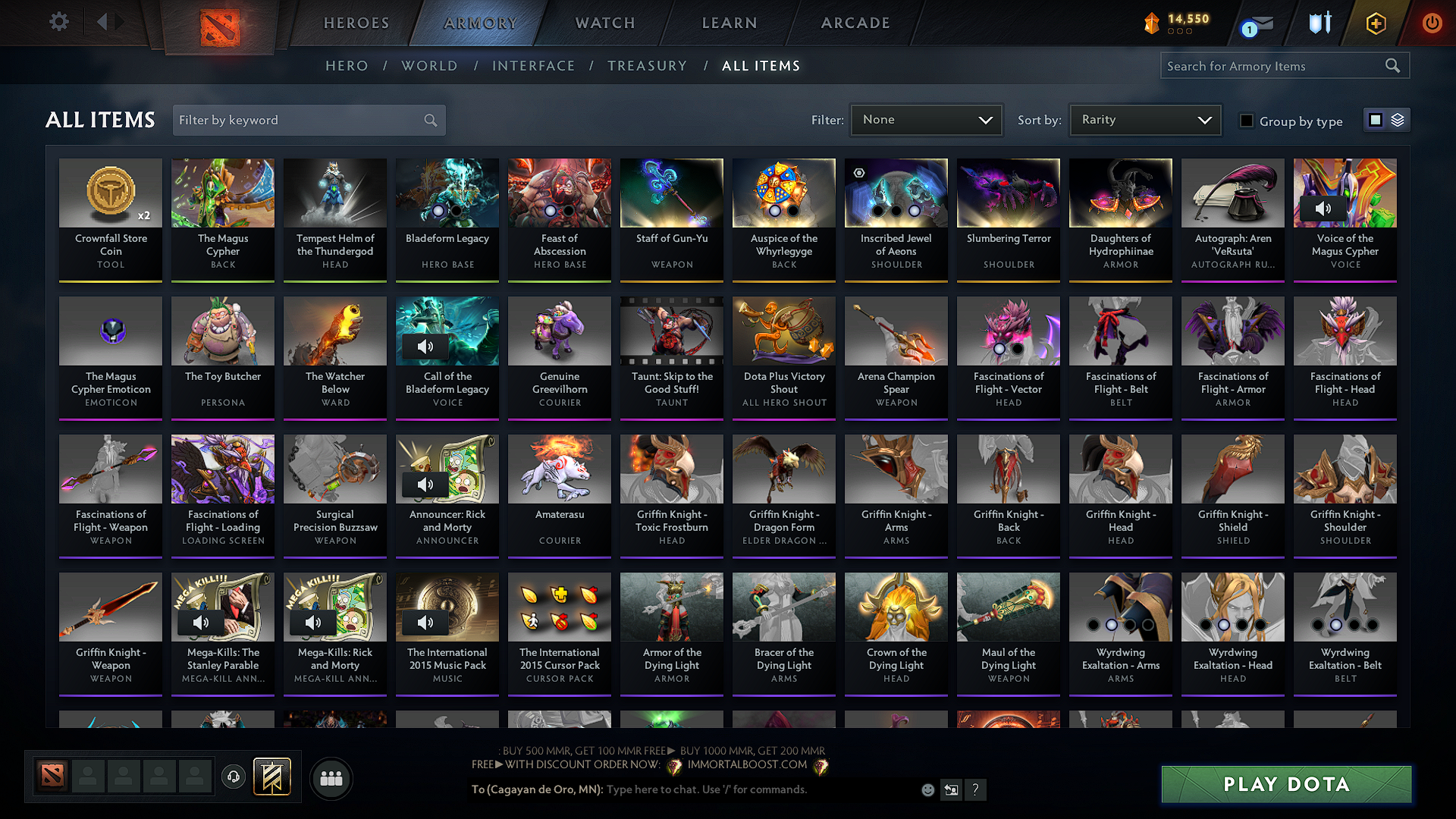Viewport: 1456px width, 819px height.
Task: Open the Dota 2 shards balance menu
Action: pos(1175,23)
